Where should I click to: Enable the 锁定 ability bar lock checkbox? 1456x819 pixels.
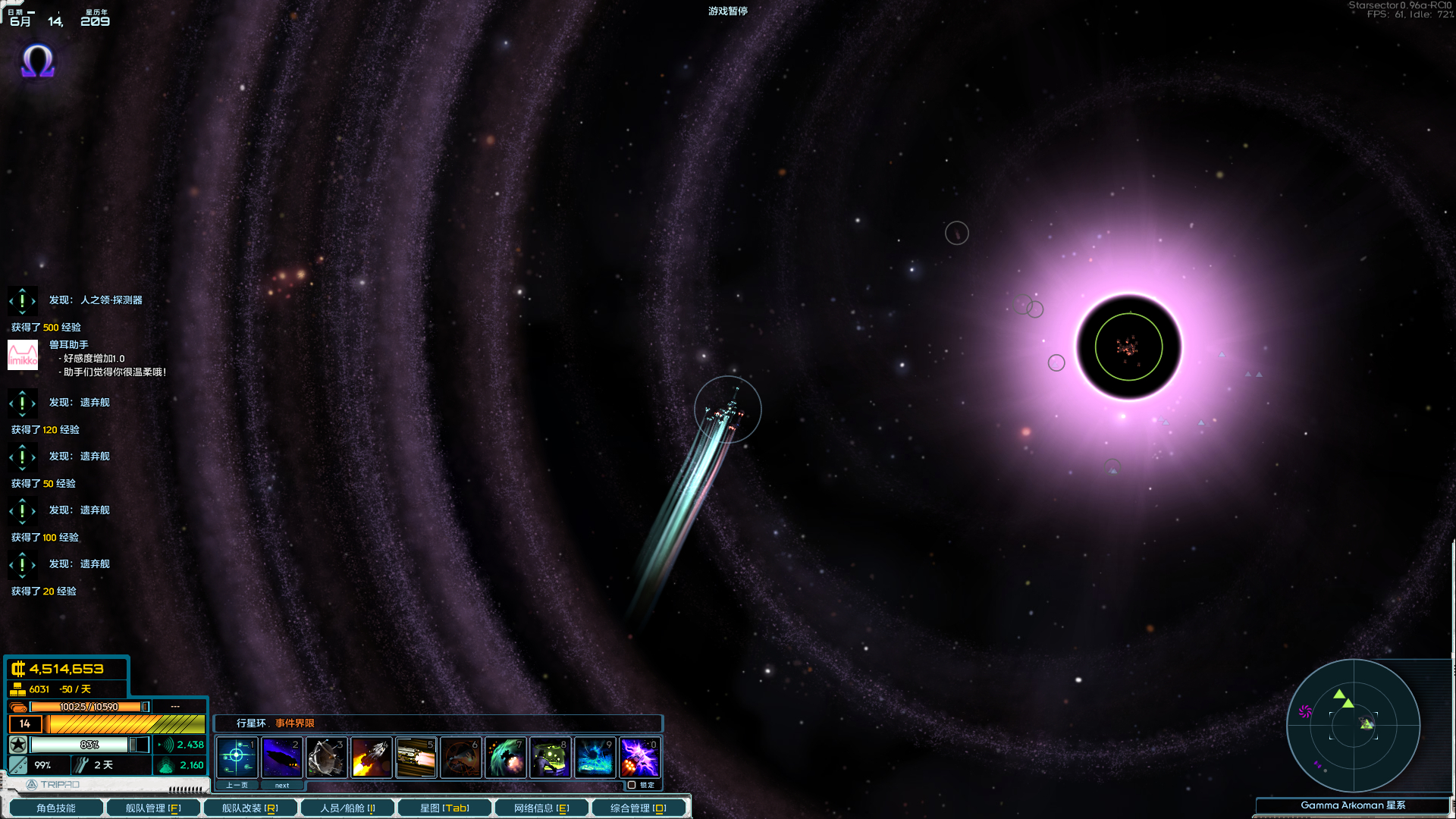pos(631,785)
